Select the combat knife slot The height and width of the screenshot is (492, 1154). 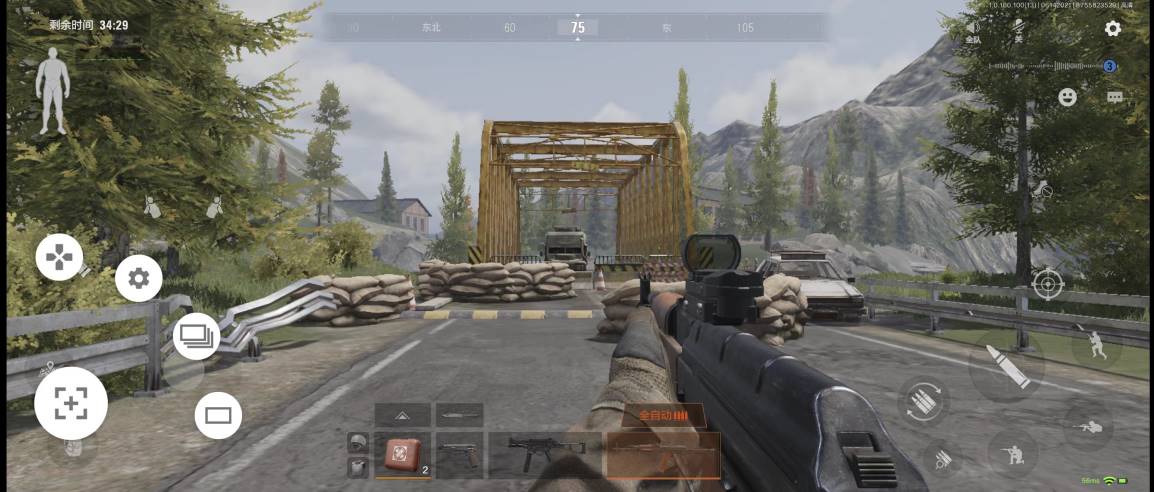coord(460,414)
